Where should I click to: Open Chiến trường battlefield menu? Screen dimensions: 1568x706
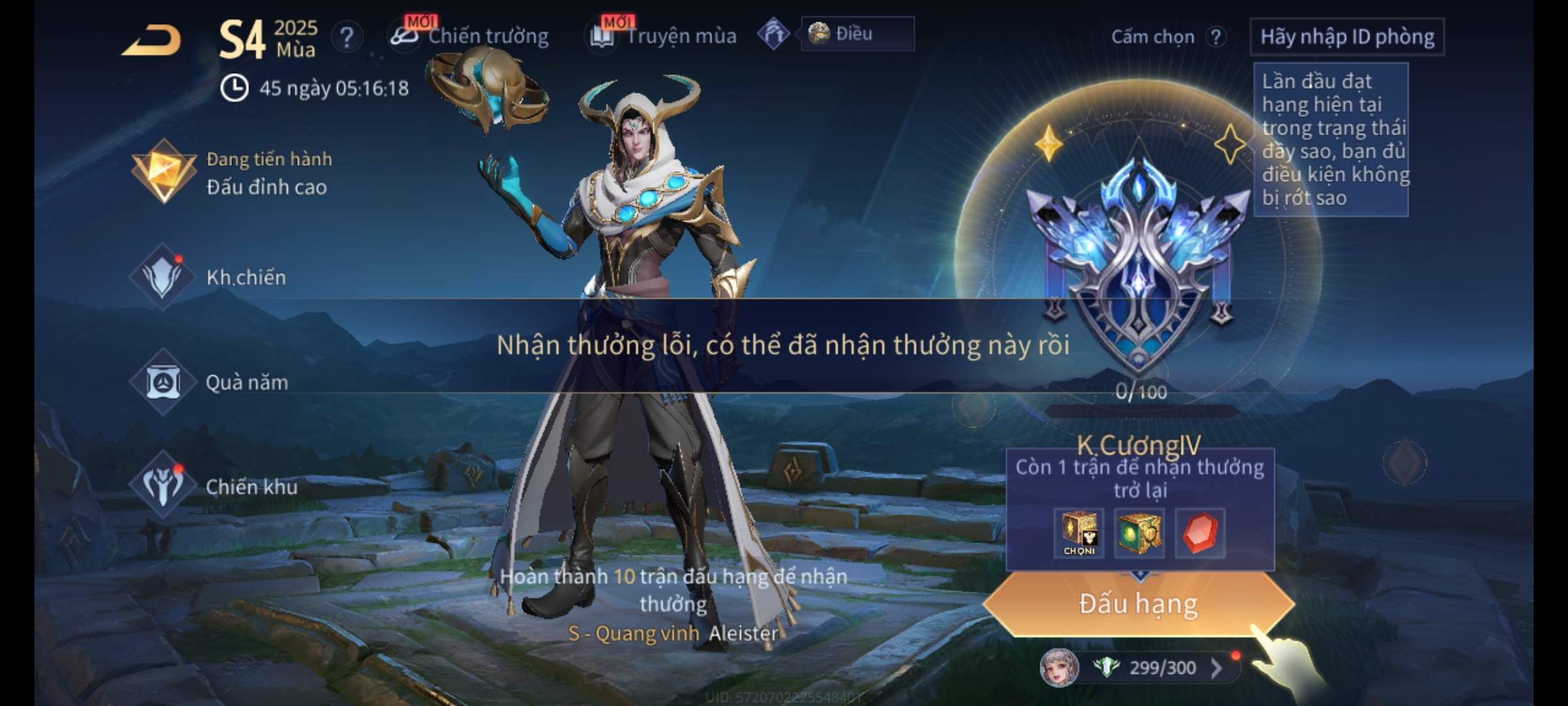tap(470, 36)
